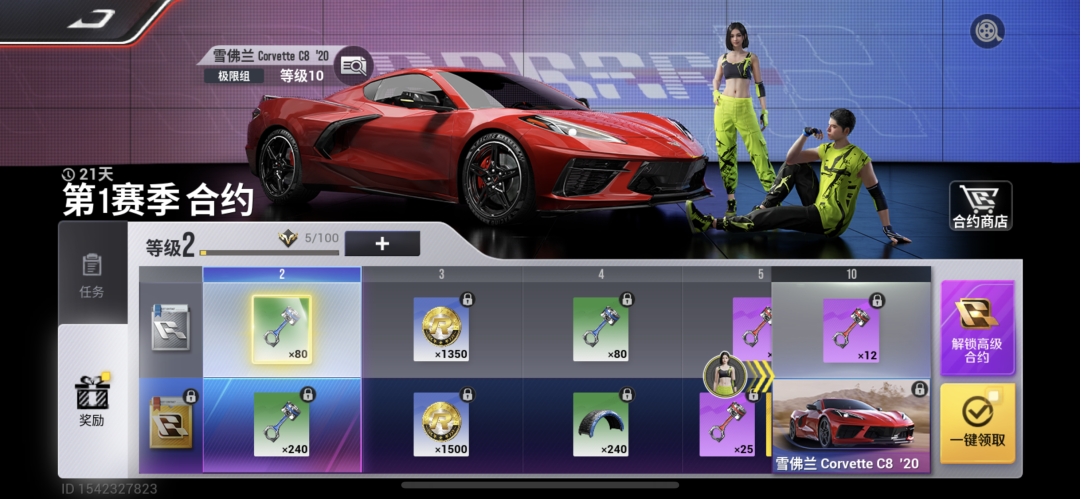Switch to the 任务 tasks tab
Image resolution: width=1080 pixels, height=499 pixels.
click(92, 274)
